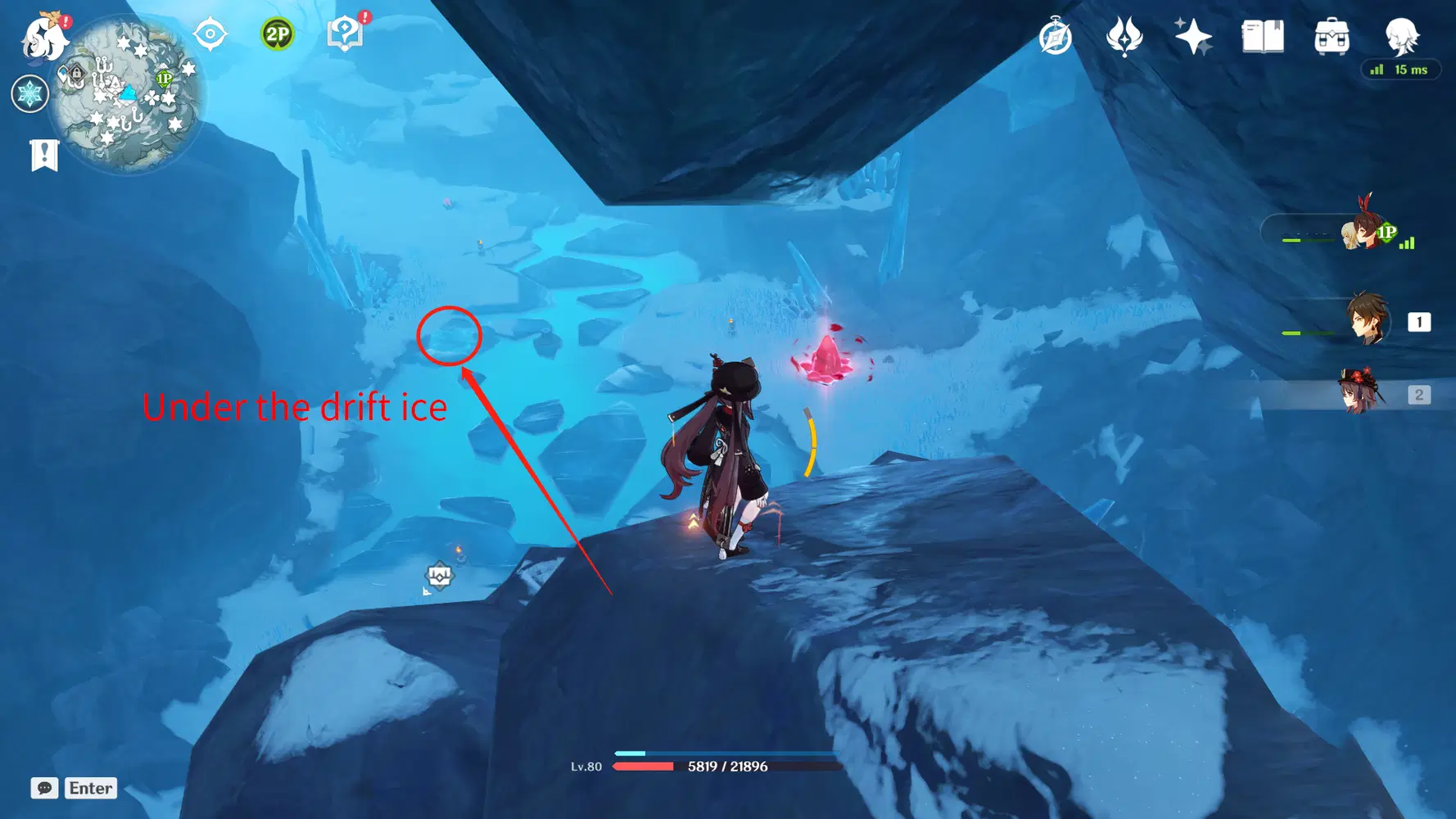Click the active 1P player portrait
Screen dimensions: 1456x819
[1359, 235]
